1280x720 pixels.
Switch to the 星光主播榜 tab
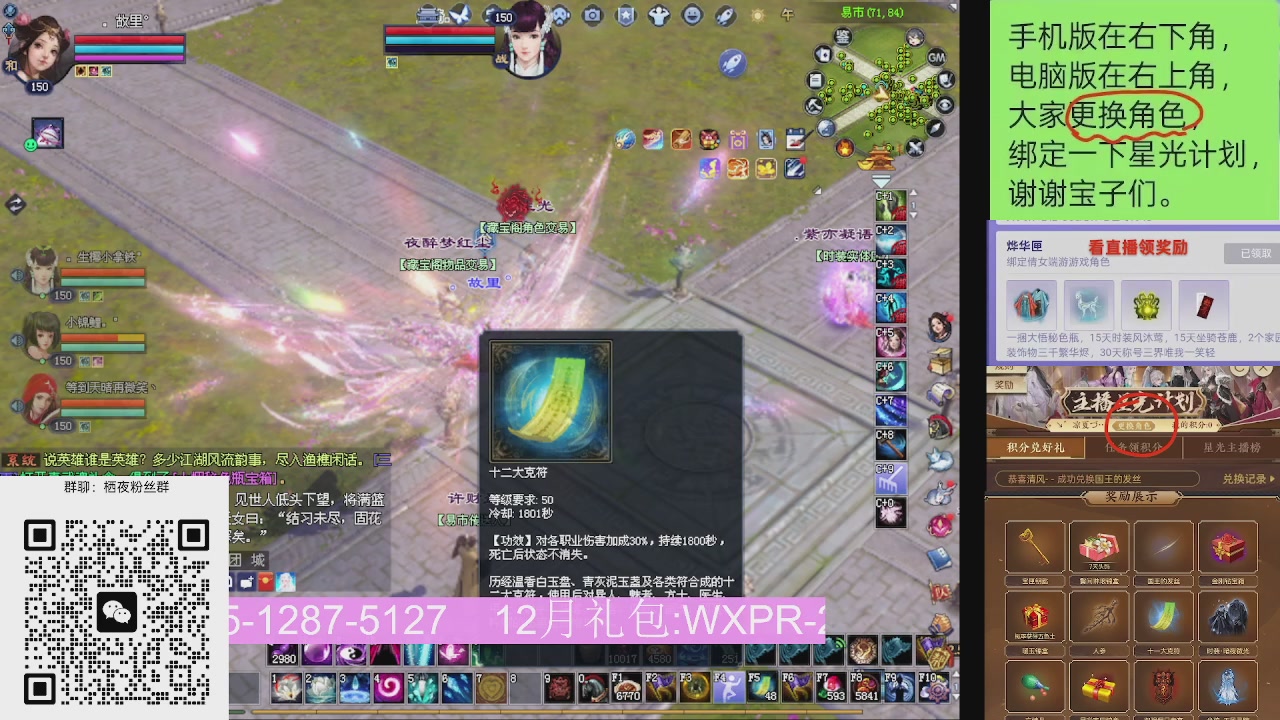point(1232,447)
